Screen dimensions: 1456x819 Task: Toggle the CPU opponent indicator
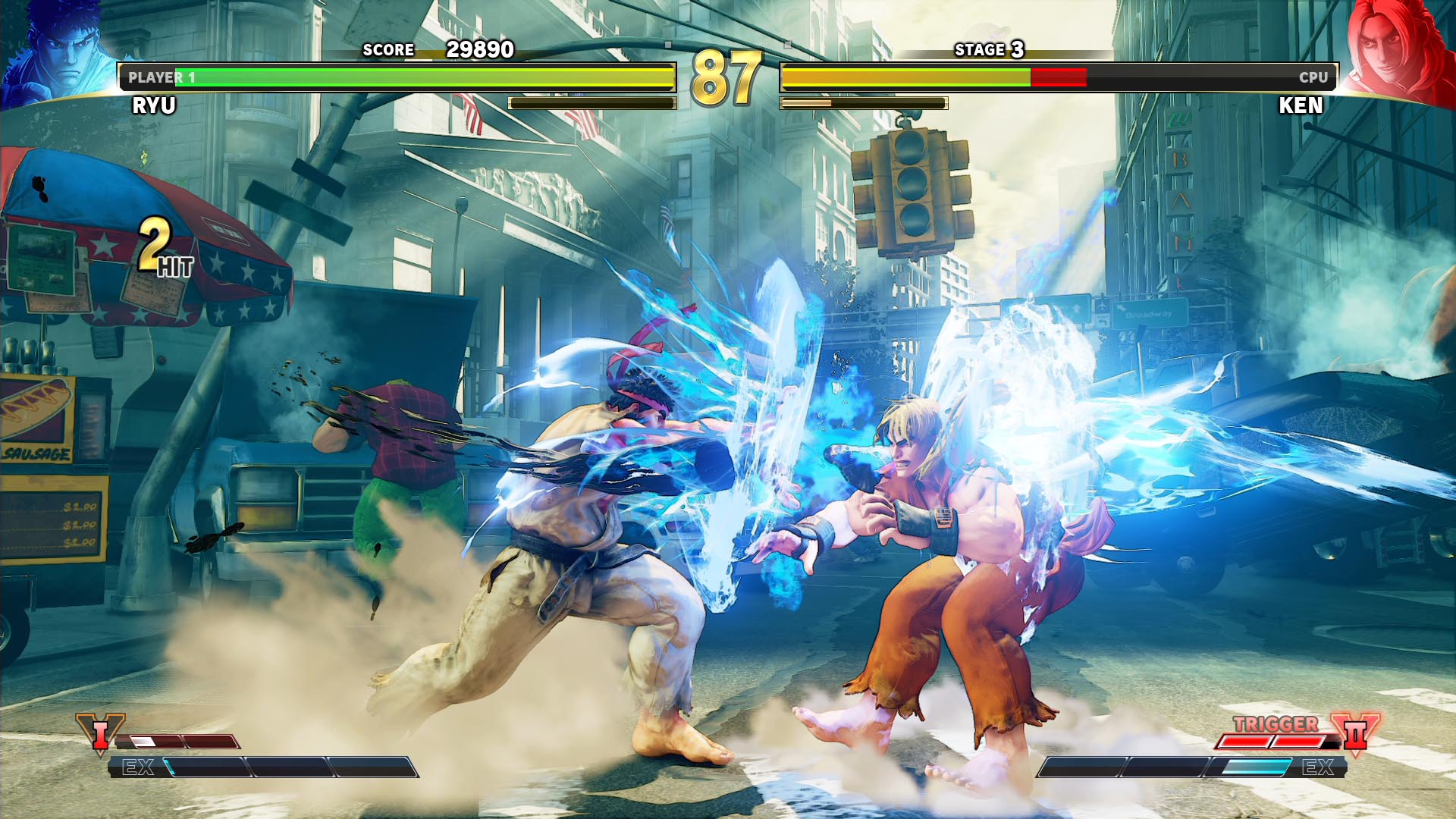1312,77
